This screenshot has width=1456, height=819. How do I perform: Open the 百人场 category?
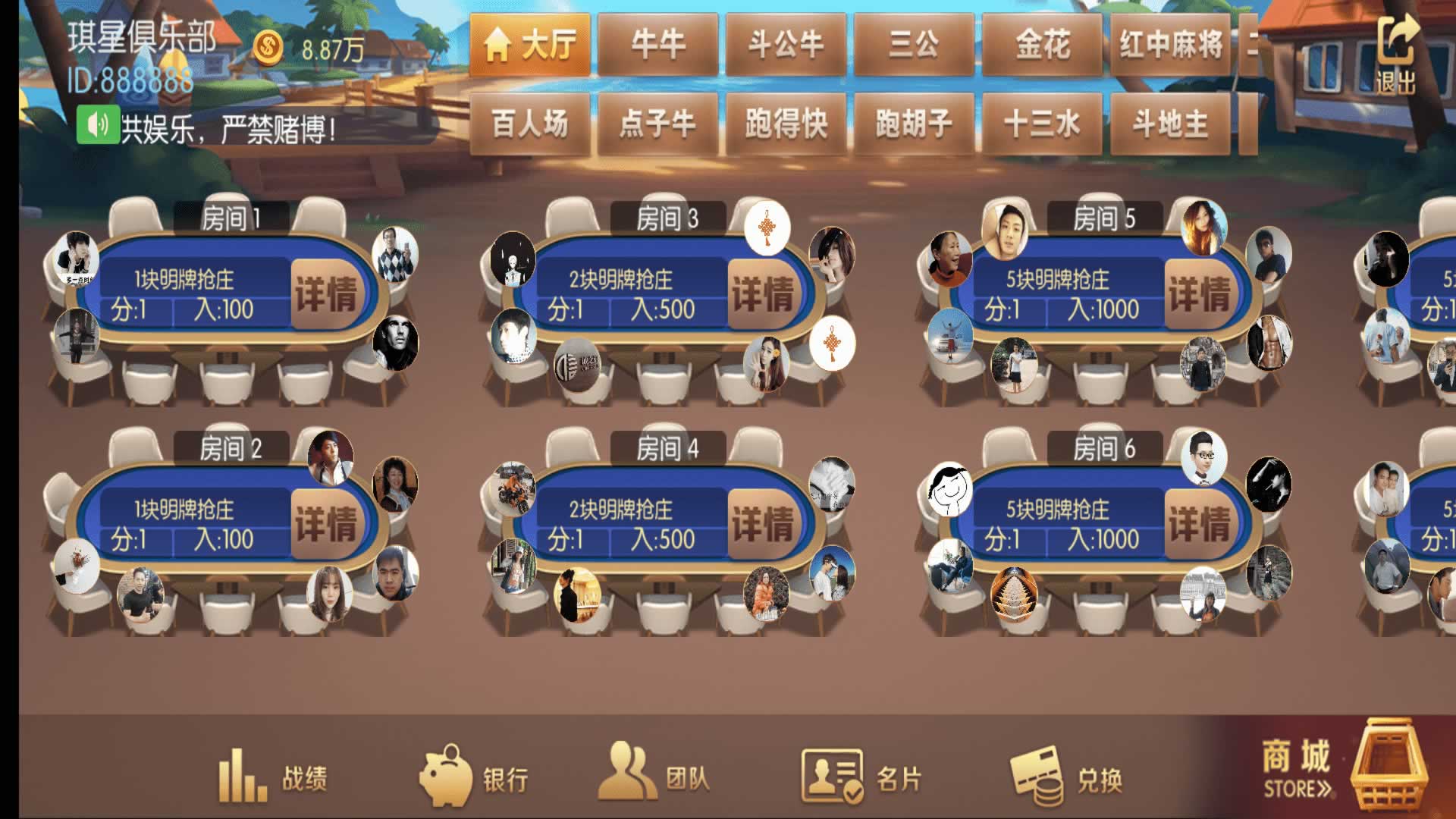click(529, 124)
